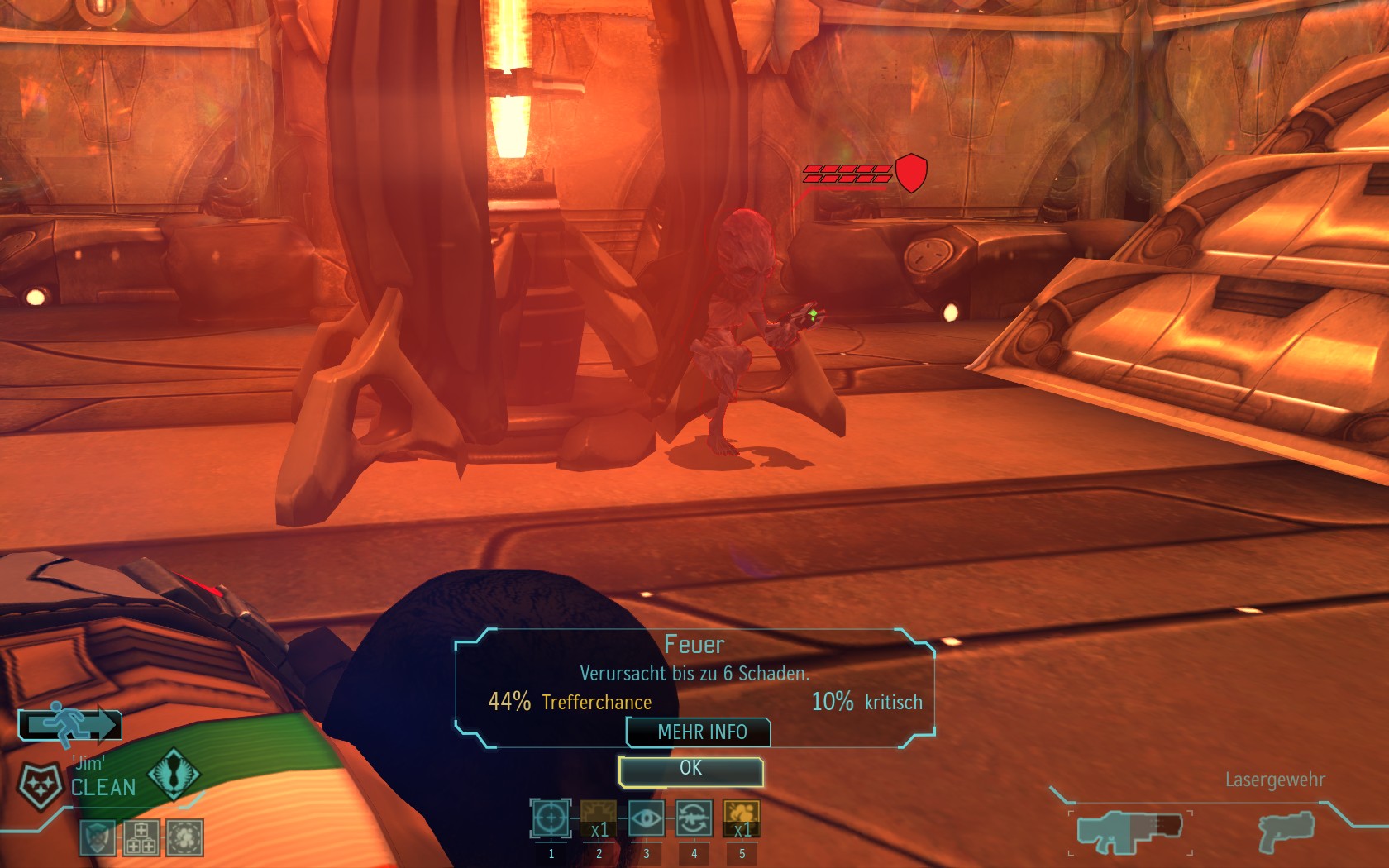Screen dimensions: 1389x868
Task: Select the crosshair fire ability
Action: pos(551,819)
